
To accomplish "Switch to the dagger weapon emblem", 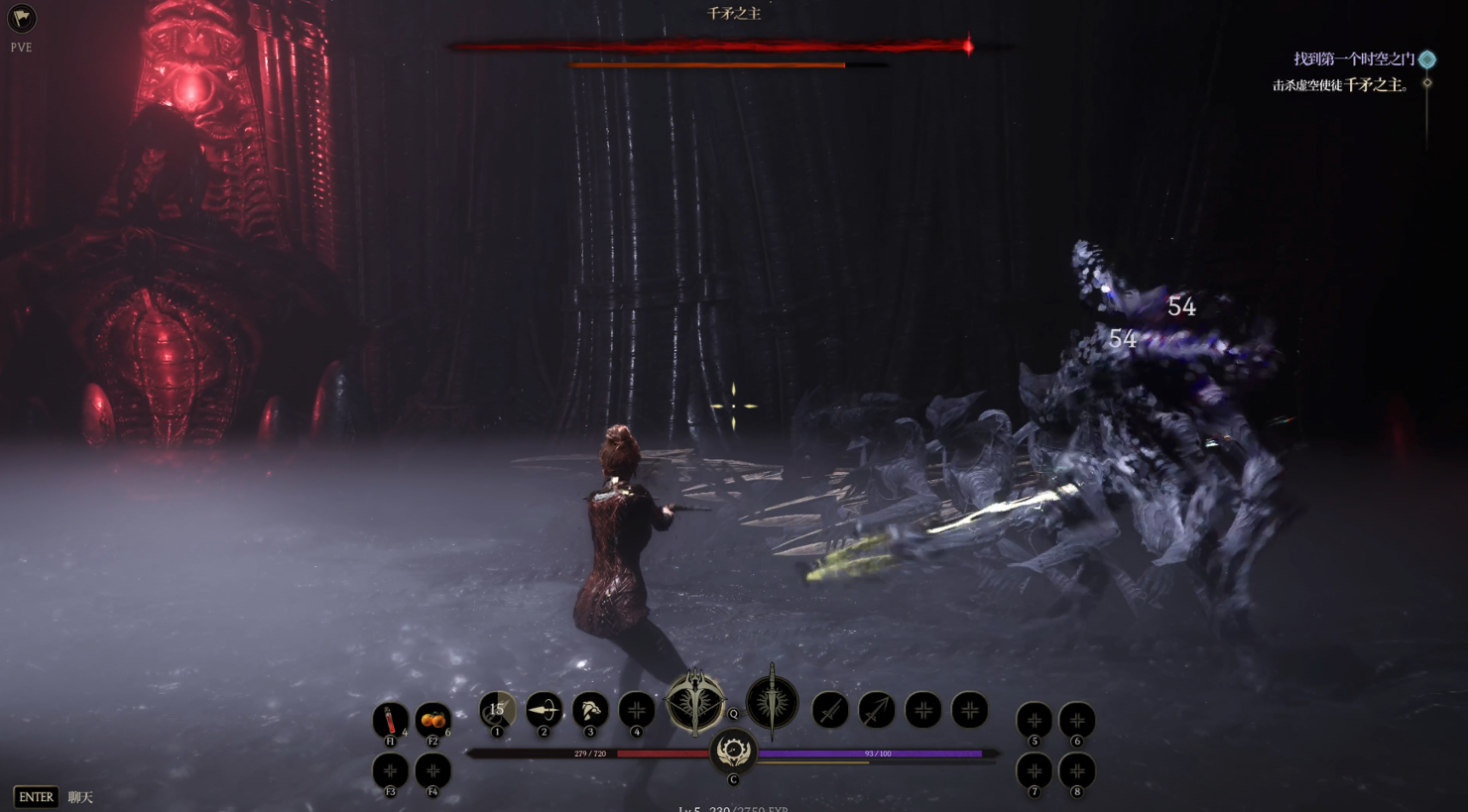I will click(x=772, y=703).
